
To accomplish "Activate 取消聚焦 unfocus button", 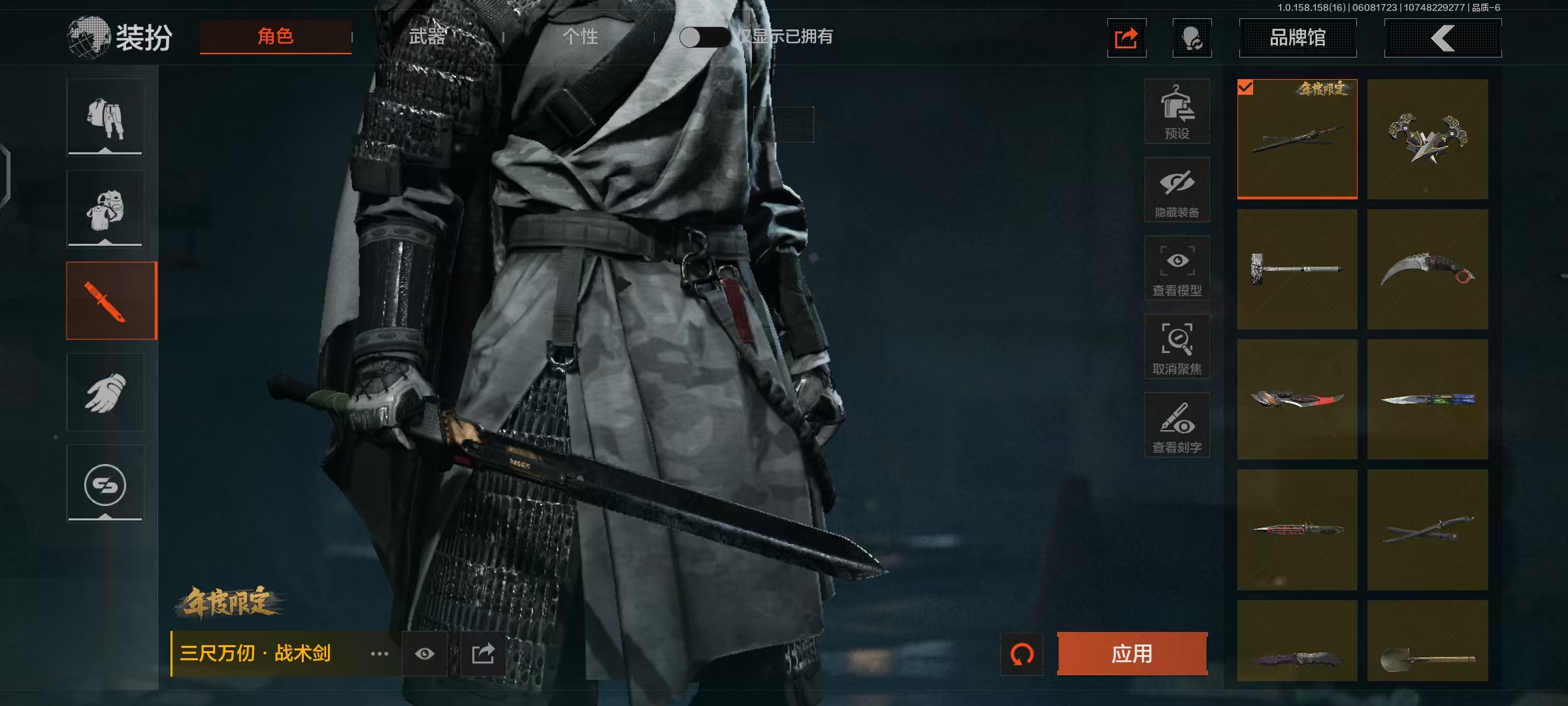I will tap(1177, 346).
